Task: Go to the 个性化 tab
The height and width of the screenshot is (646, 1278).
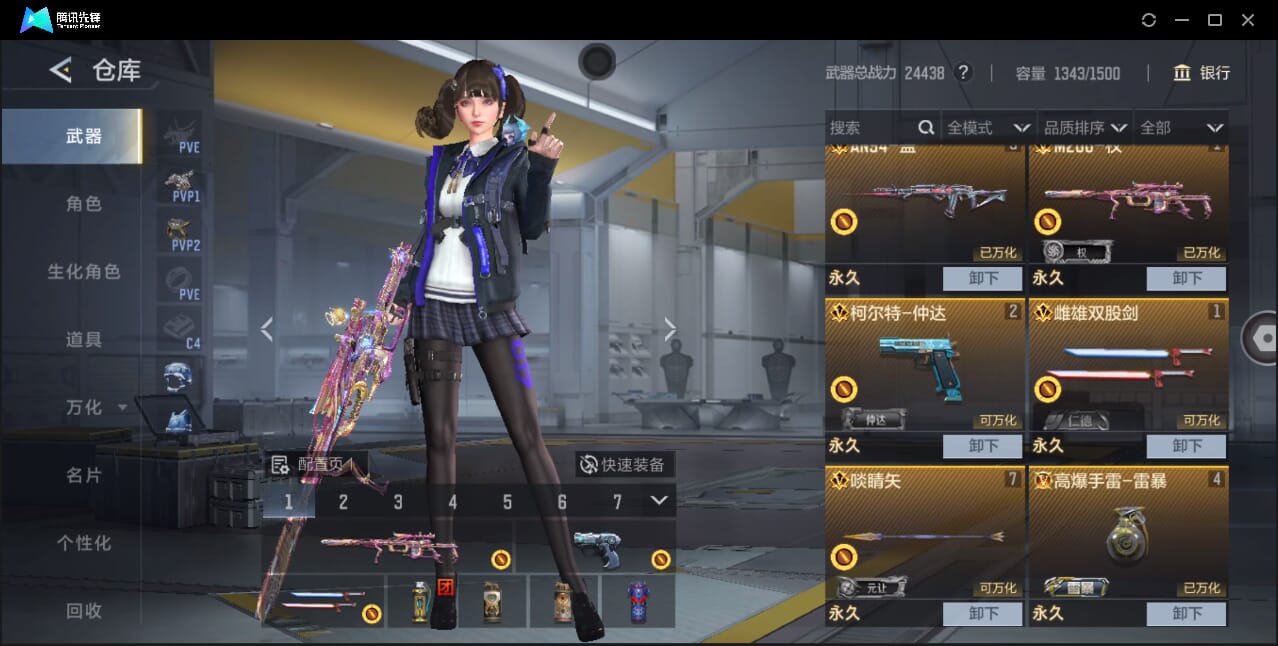Action: coord(84,544)
